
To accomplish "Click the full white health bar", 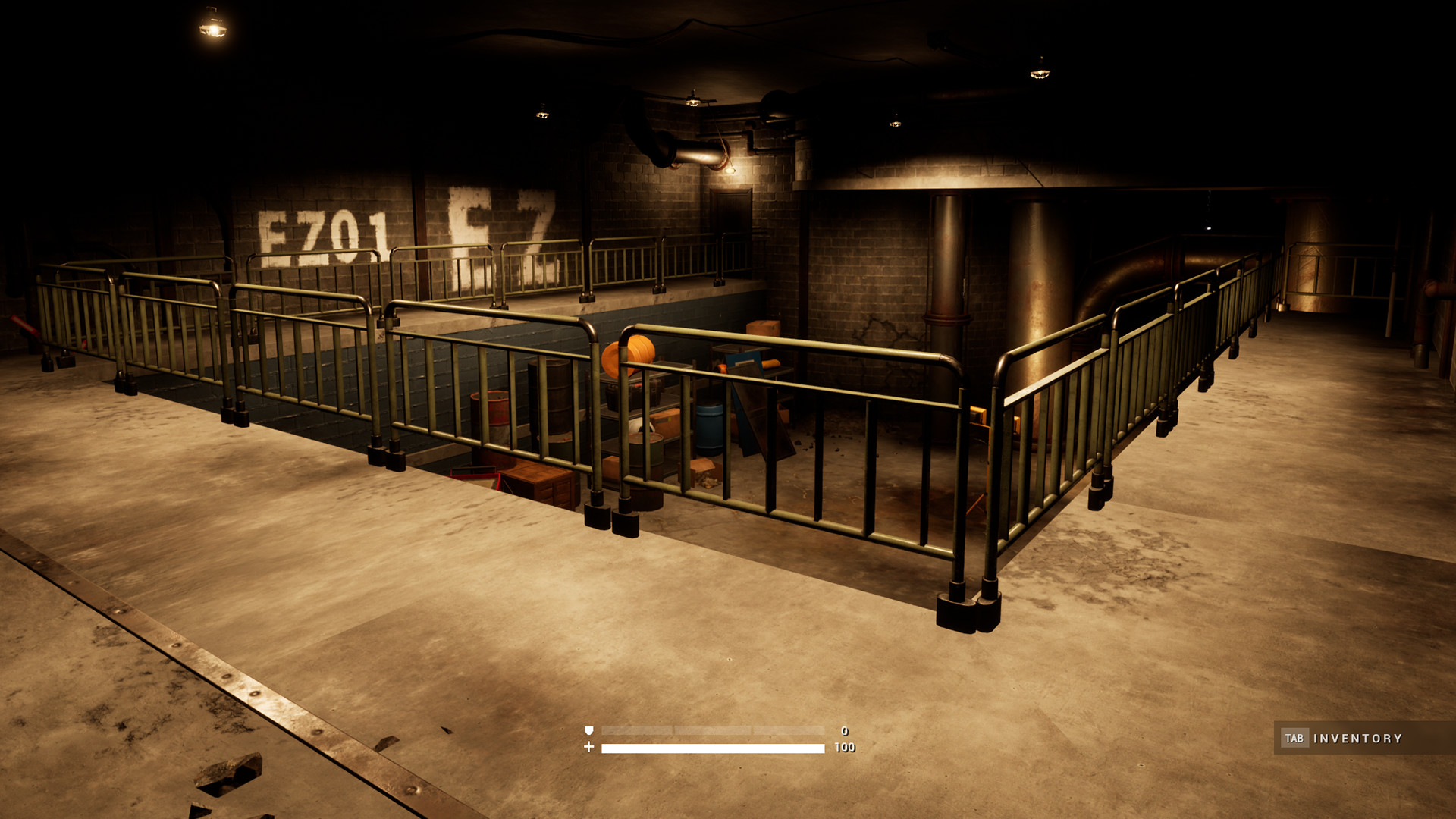I will pyautogui.click(x=713, y=748).
